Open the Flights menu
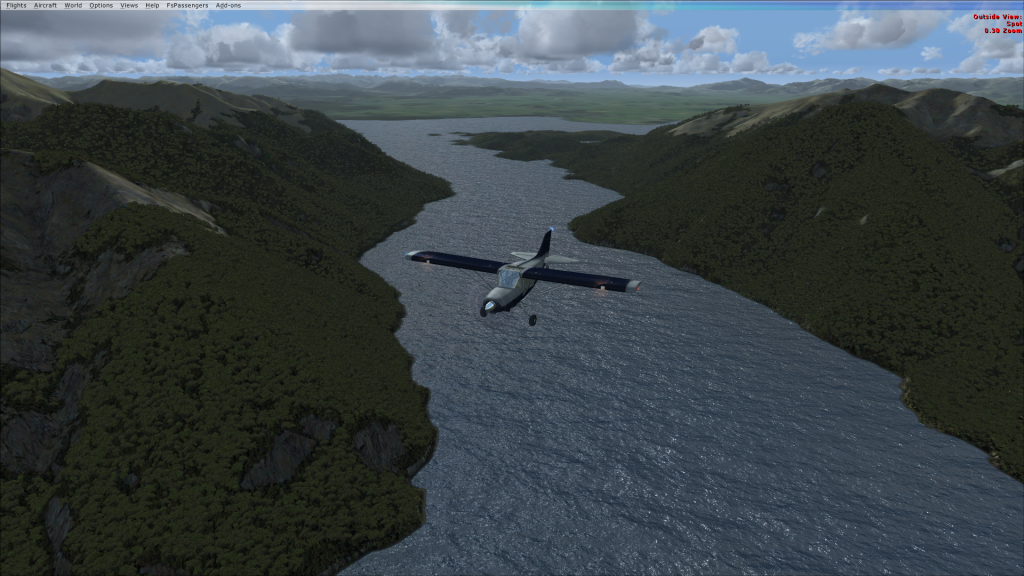 [16, 5]
